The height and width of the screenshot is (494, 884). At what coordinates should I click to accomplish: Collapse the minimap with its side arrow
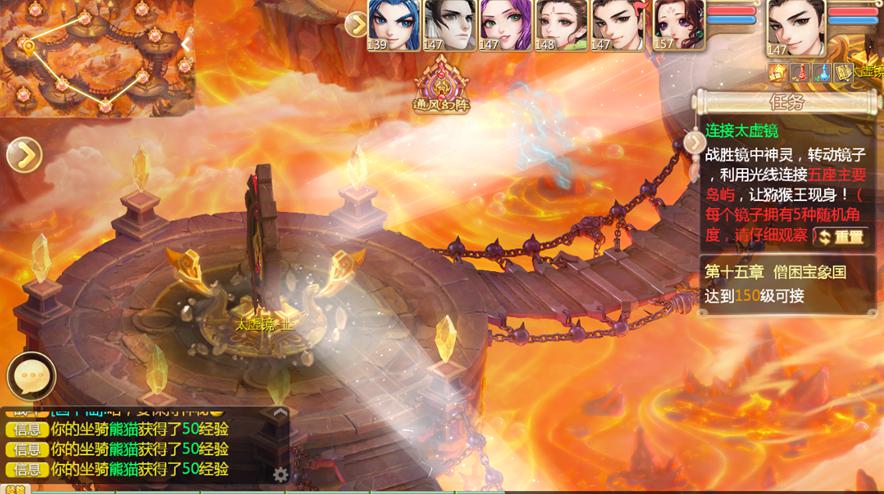pos(186,43)
